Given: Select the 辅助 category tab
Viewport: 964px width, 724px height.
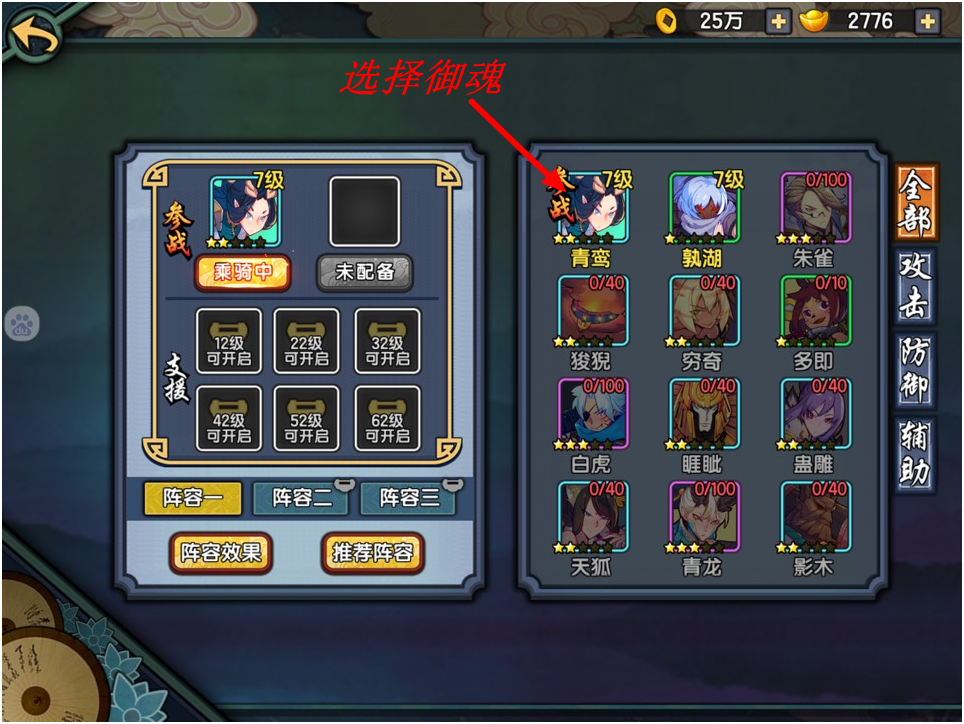Looking at the screenshot, I should coord(916,454).
